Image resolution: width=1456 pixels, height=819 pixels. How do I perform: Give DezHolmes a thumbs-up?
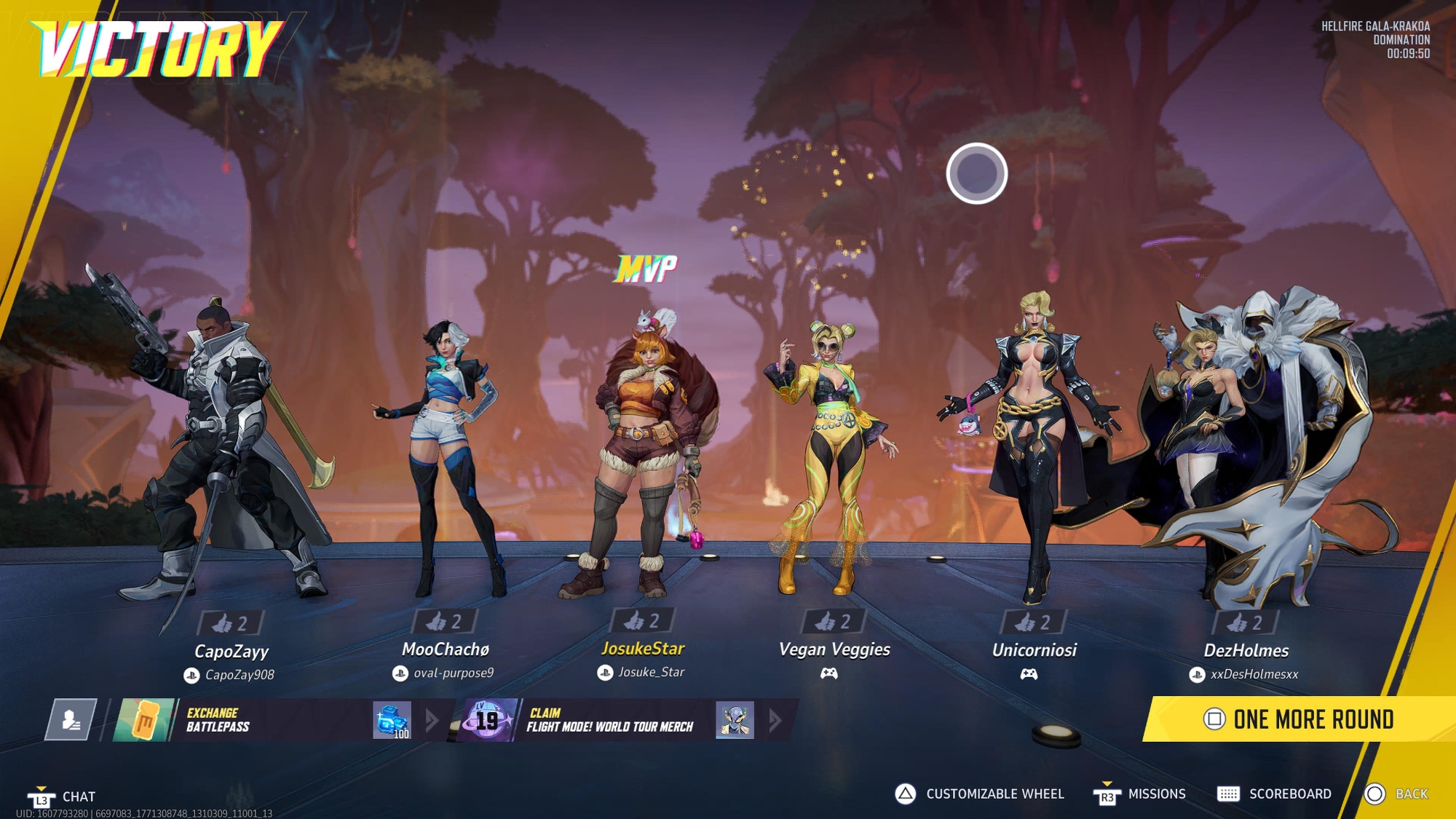(1245, 623)
